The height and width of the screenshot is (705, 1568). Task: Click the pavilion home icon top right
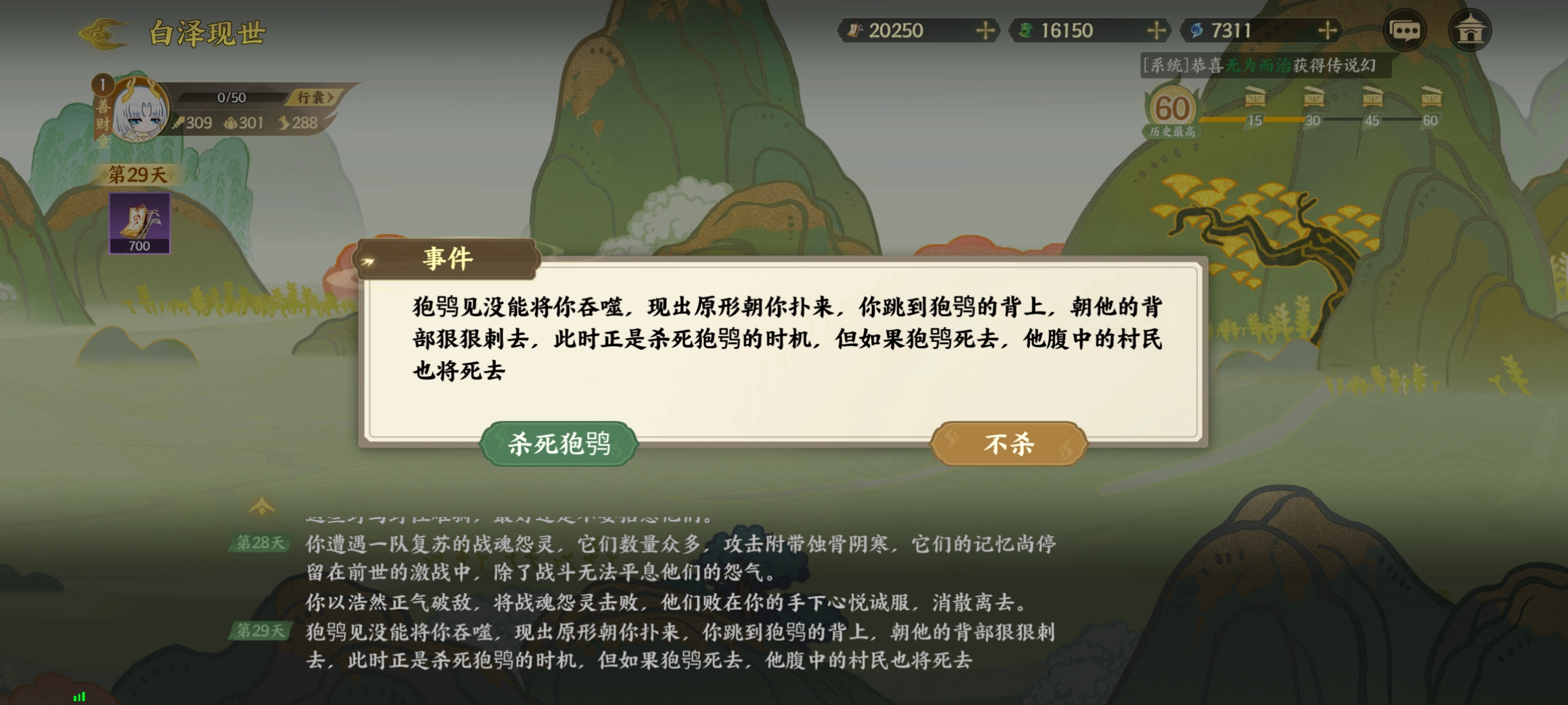pyautogui.click(x=1470, y=30)
